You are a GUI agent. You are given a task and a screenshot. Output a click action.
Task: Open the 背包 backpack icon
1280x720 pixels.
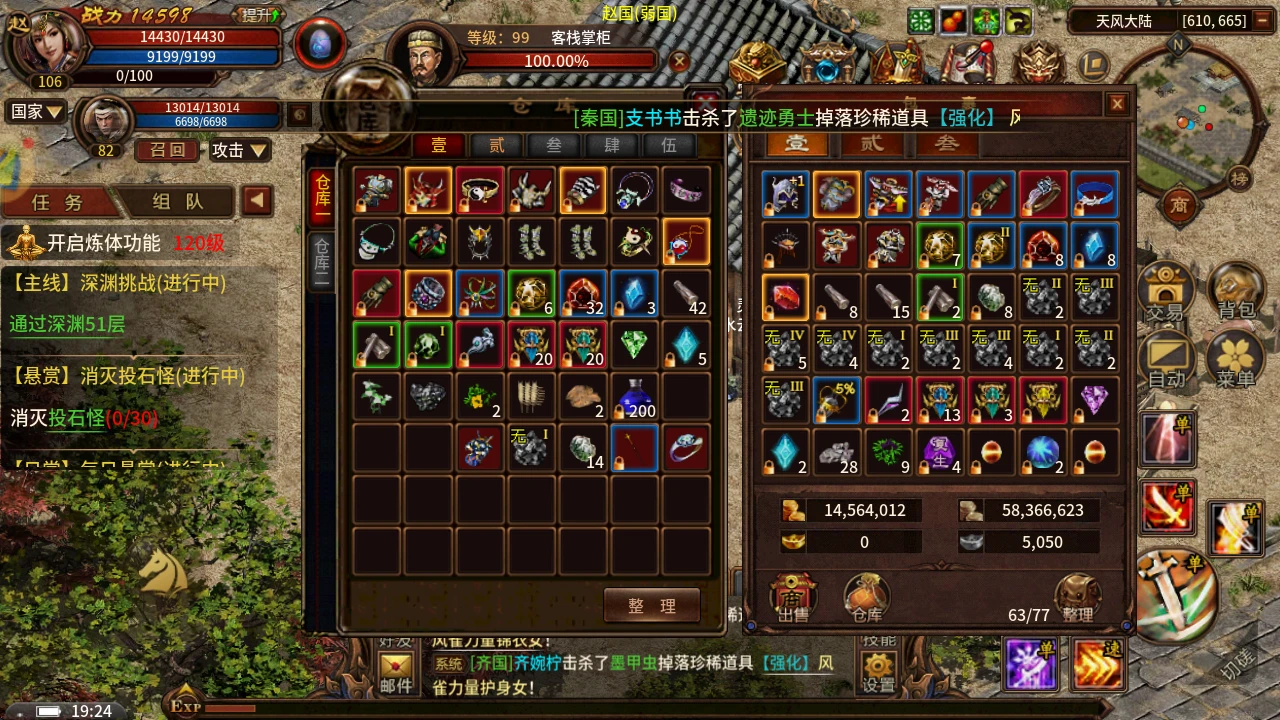pos(1236,291)
